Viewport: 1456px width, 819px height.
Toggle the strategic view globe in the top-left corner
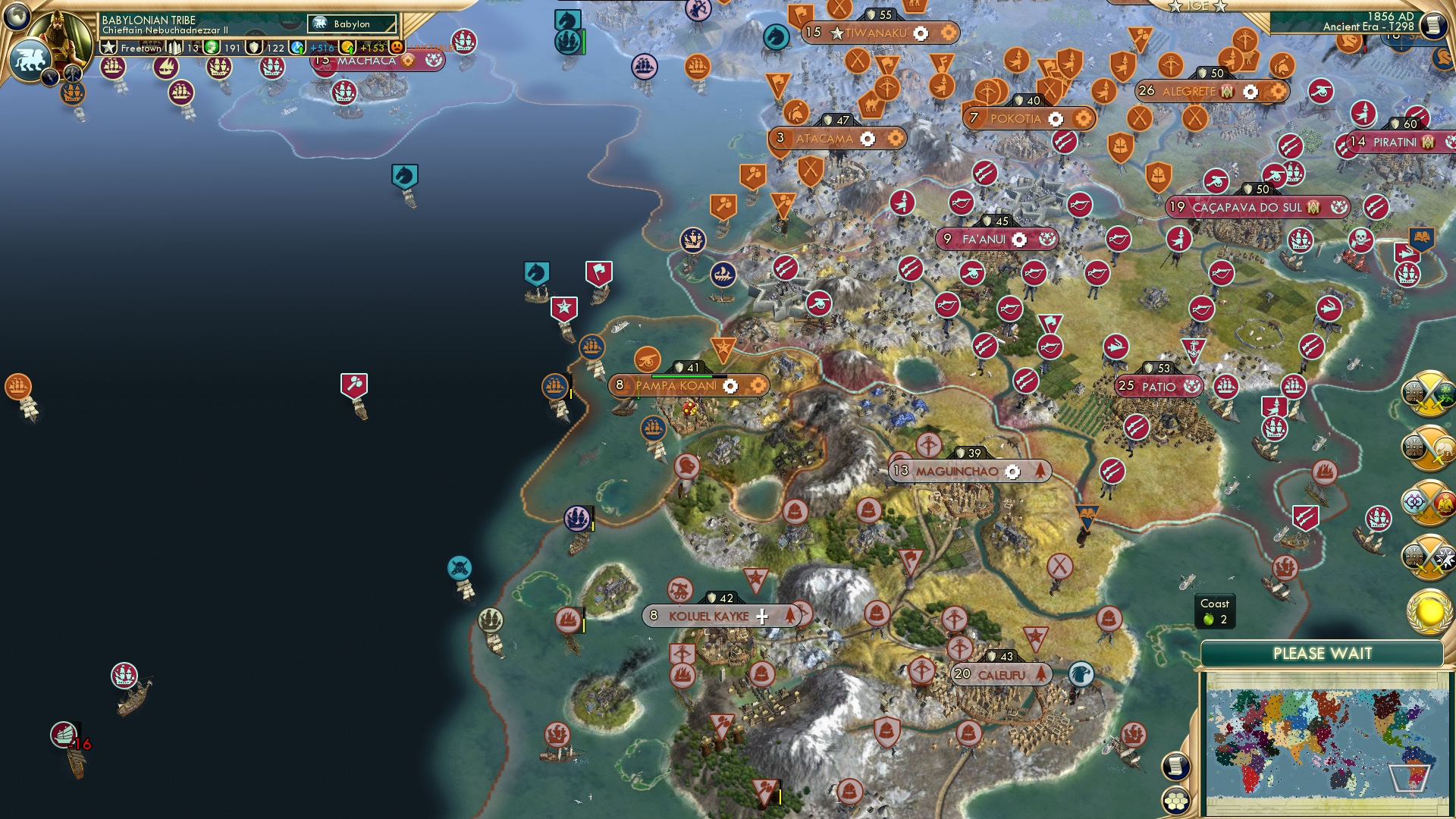point(15,17)
